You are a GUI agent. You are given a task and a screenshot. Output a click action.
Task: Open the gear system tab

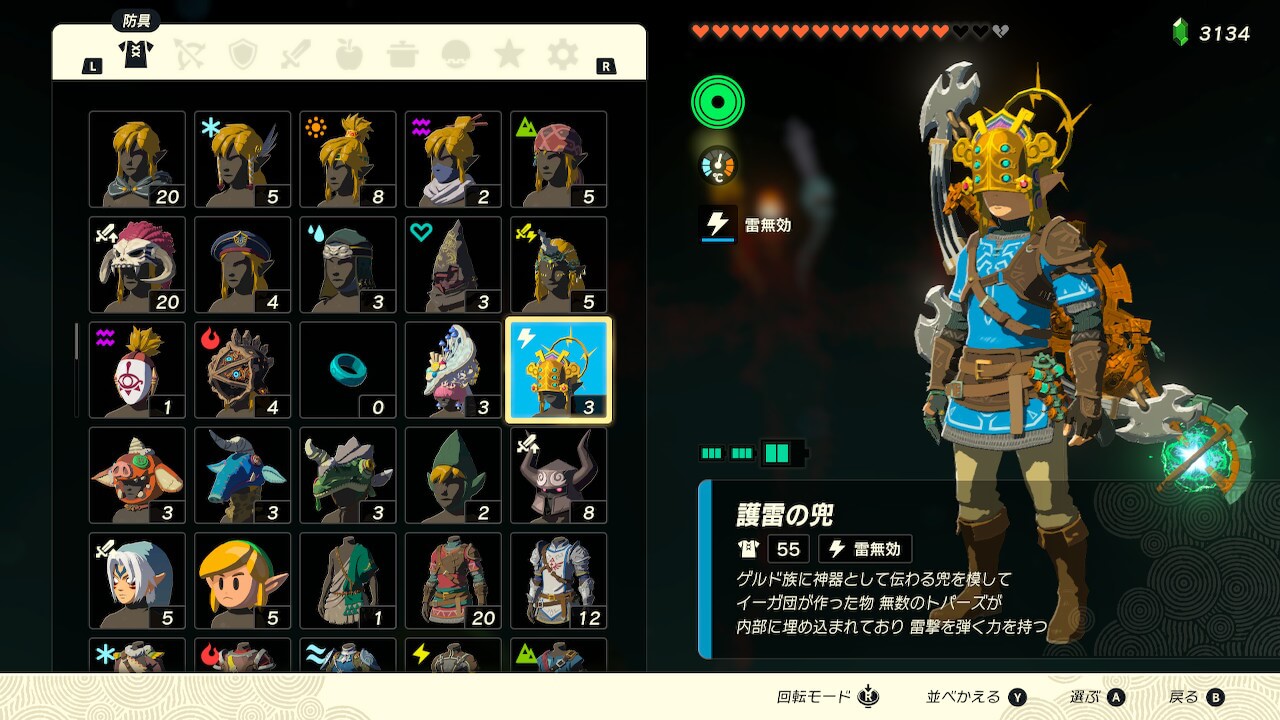pos(562,54)
